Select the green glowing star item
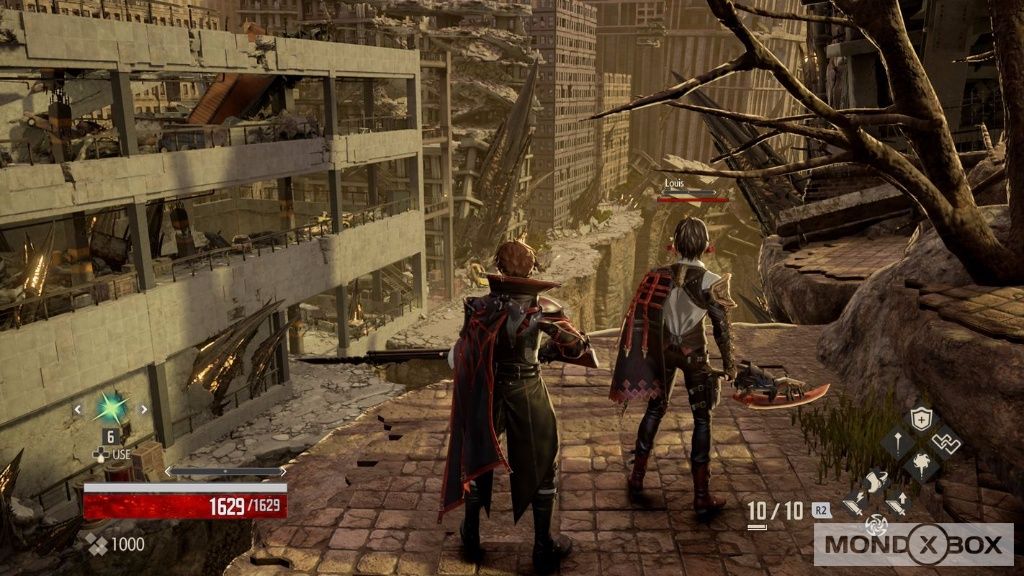This screenshot has height=576, width=1024. pyautogui.click(x=110, y=407)
